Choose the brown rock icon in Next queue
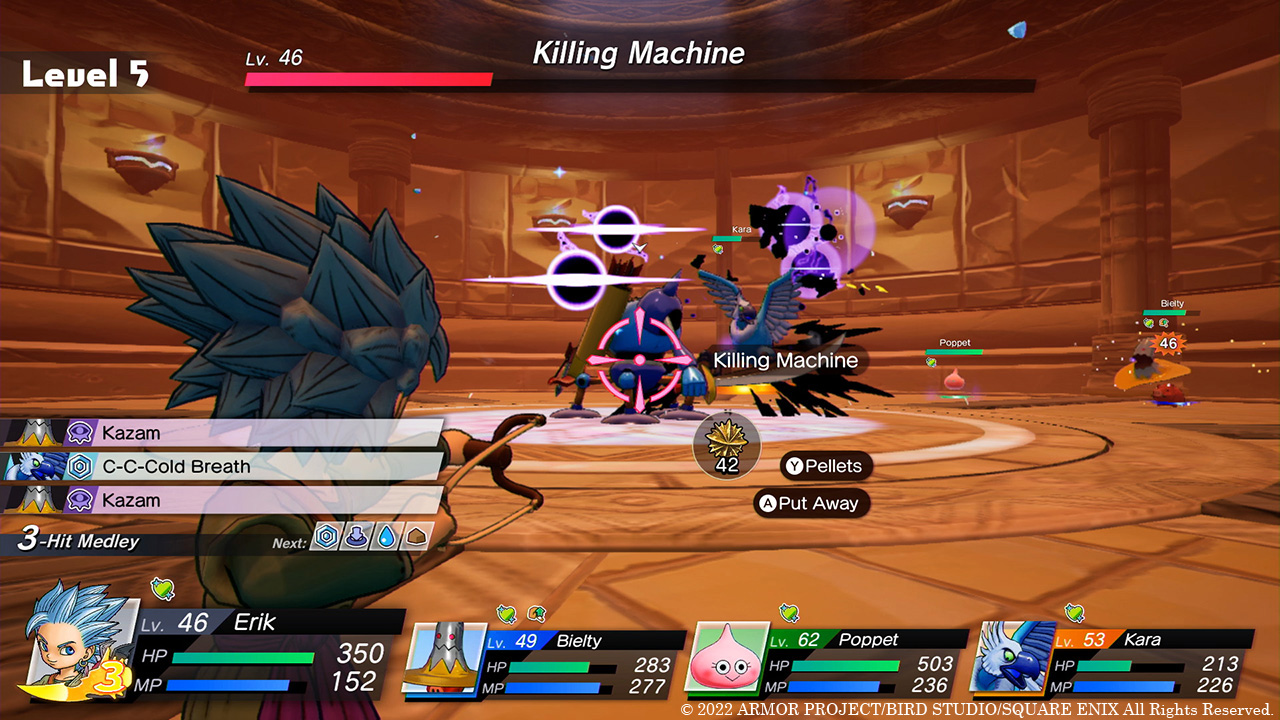The image size is (1280, 720). pyautogui.click(x=417, y=537)
